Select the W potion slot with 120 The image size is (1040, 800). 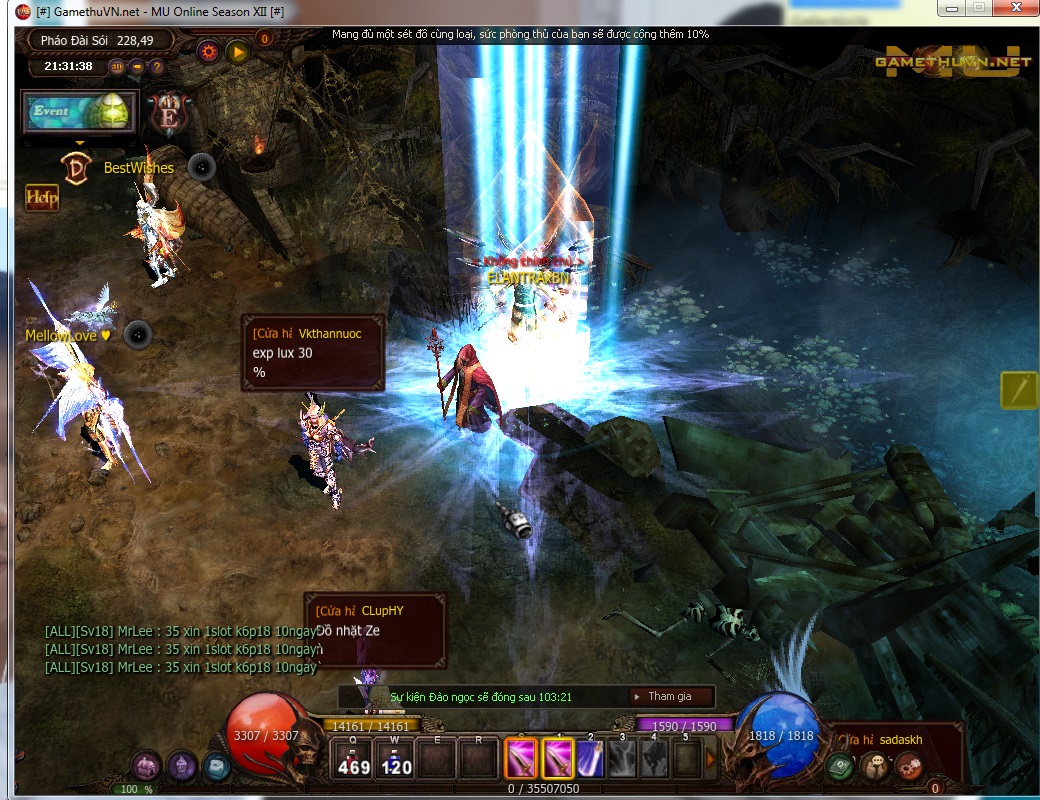pos(397,760)
